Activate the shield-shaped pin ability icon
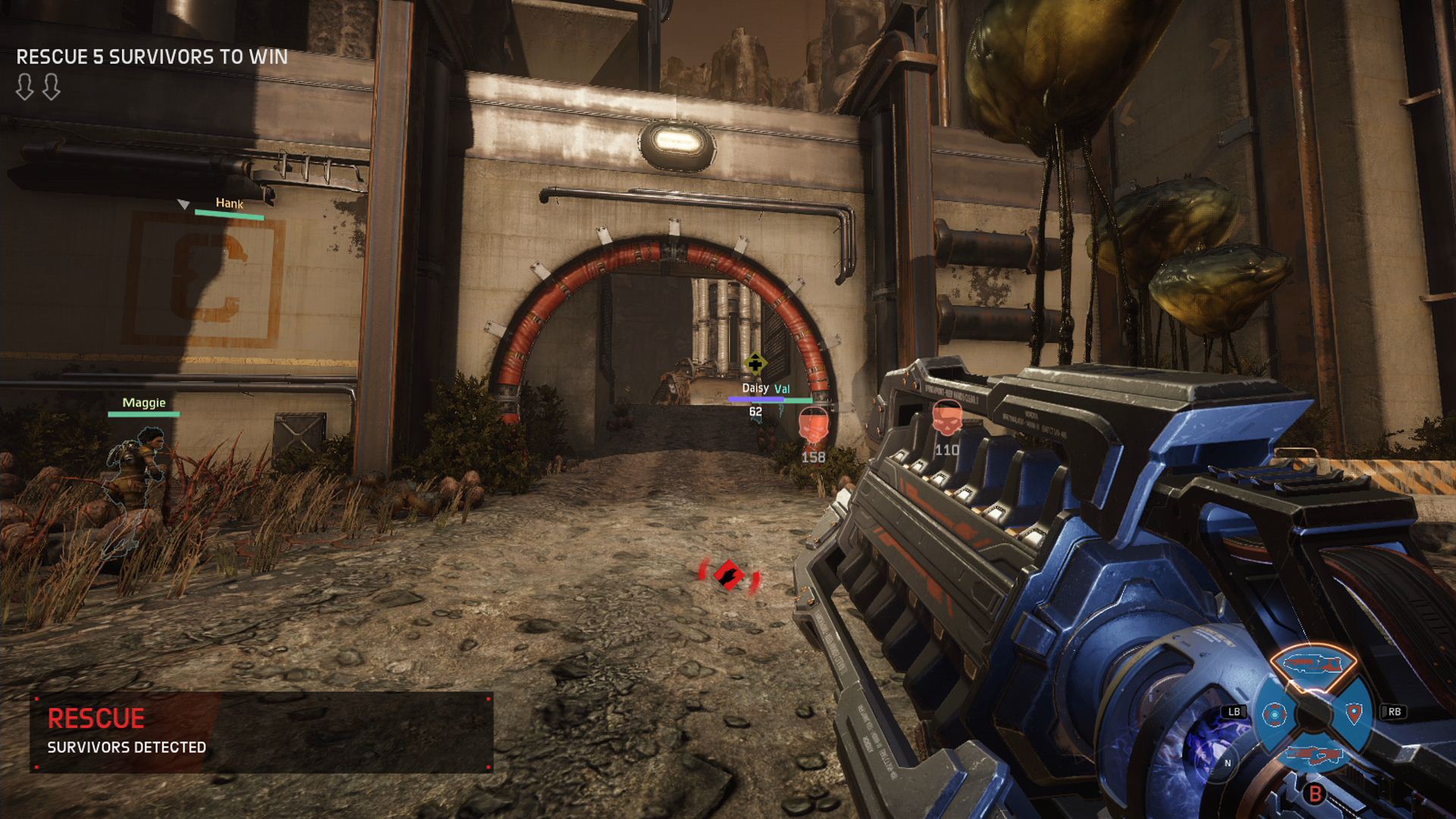Viewport: 1456px width, 819px height. pos(1354,713)
